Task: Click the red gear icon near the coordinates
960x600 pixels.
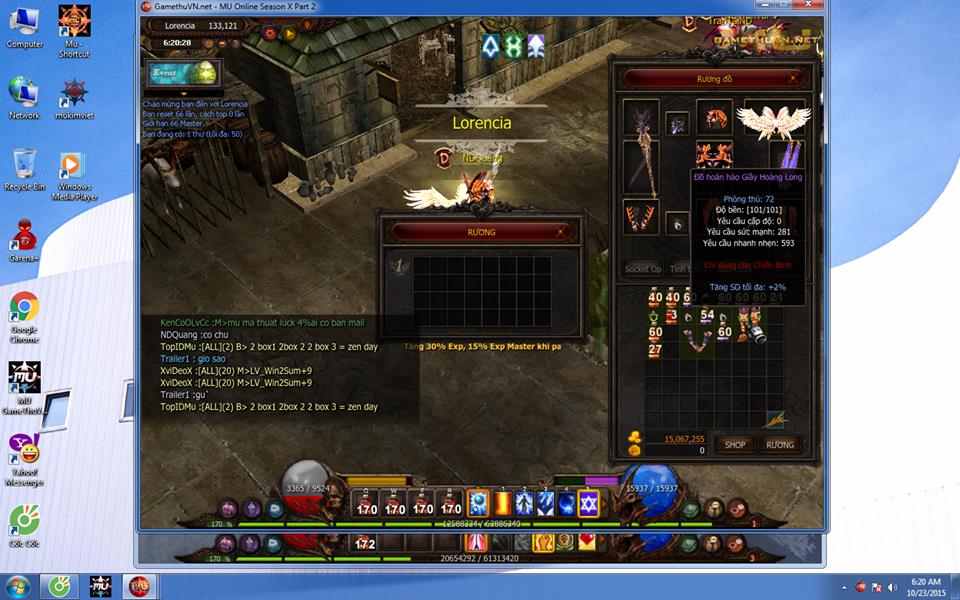Action: tap(269, 33)
